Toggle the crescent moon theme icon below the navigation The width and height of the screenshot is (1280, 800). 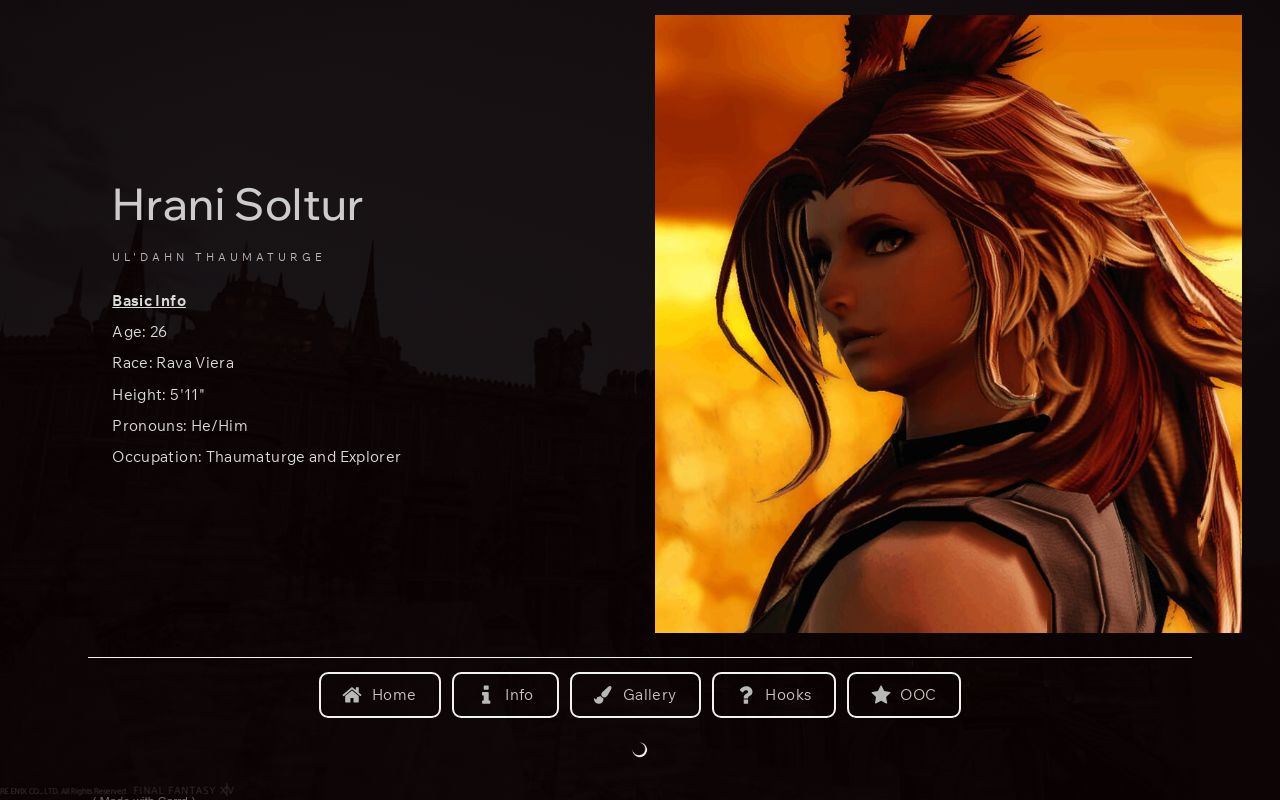639,749
